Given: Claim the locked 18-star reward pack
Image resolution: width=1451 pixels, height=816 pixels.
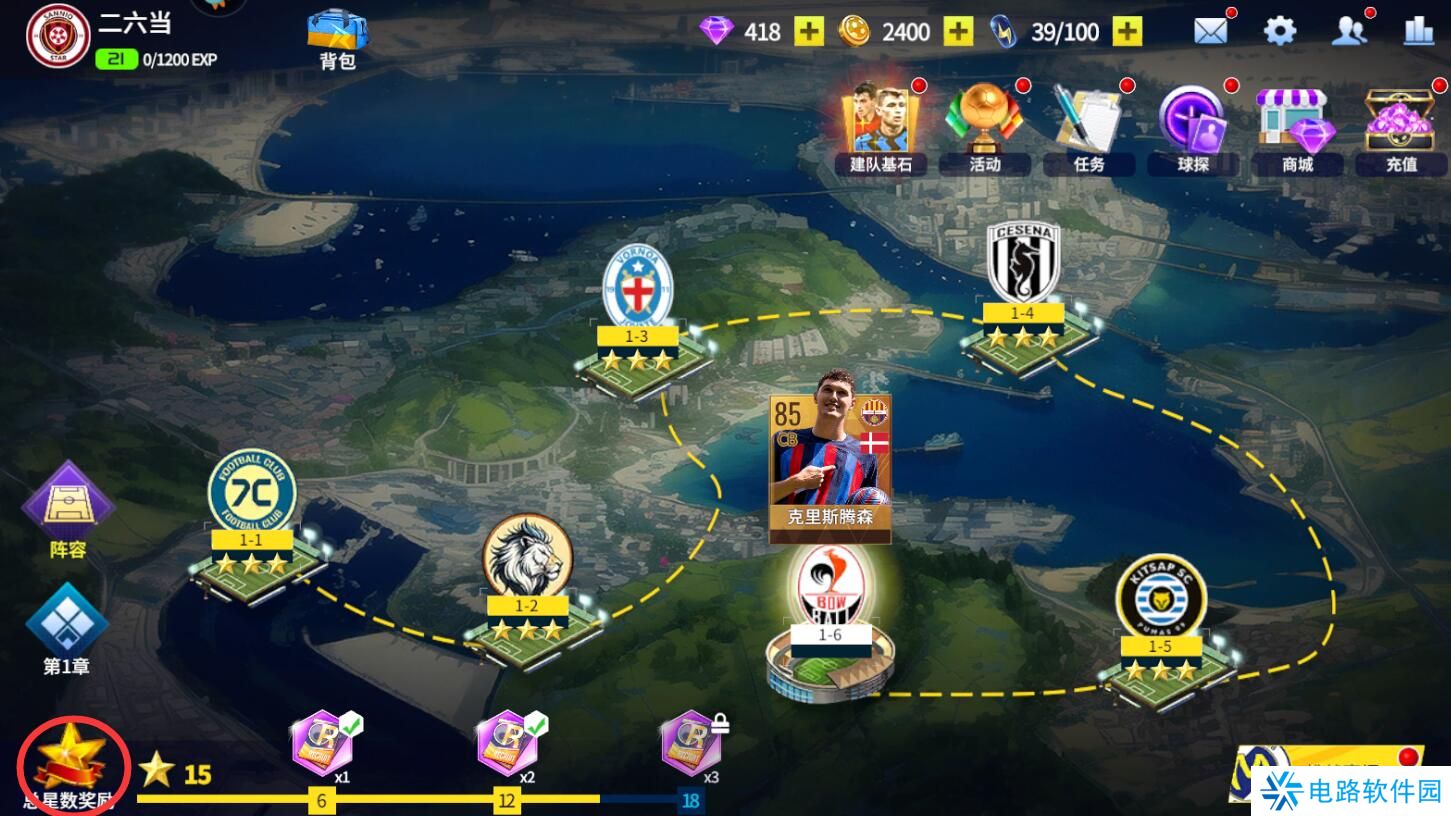Looking at the screenshot, I should pyautogui.click(x=691, y=745).
